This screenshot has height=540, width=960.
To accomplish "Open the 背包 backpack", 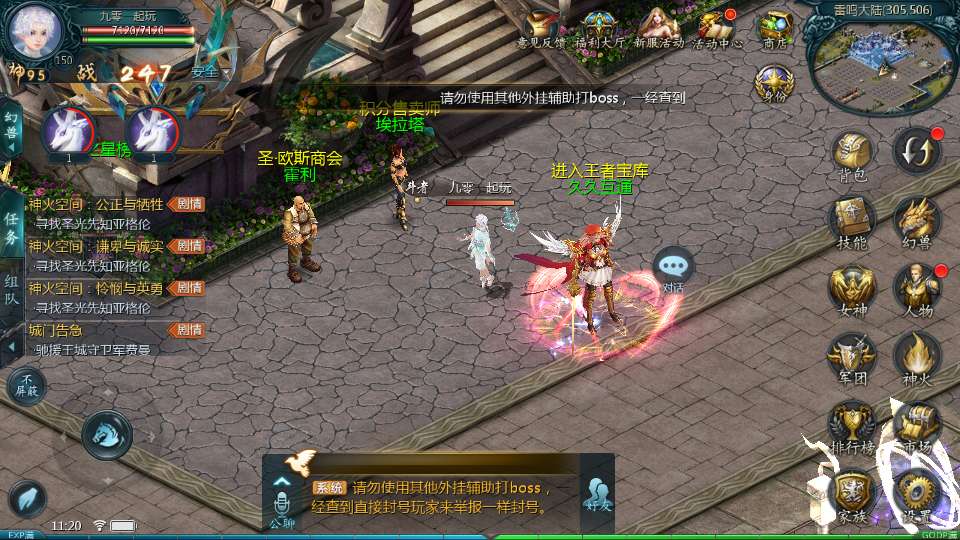I will [851, 153].
